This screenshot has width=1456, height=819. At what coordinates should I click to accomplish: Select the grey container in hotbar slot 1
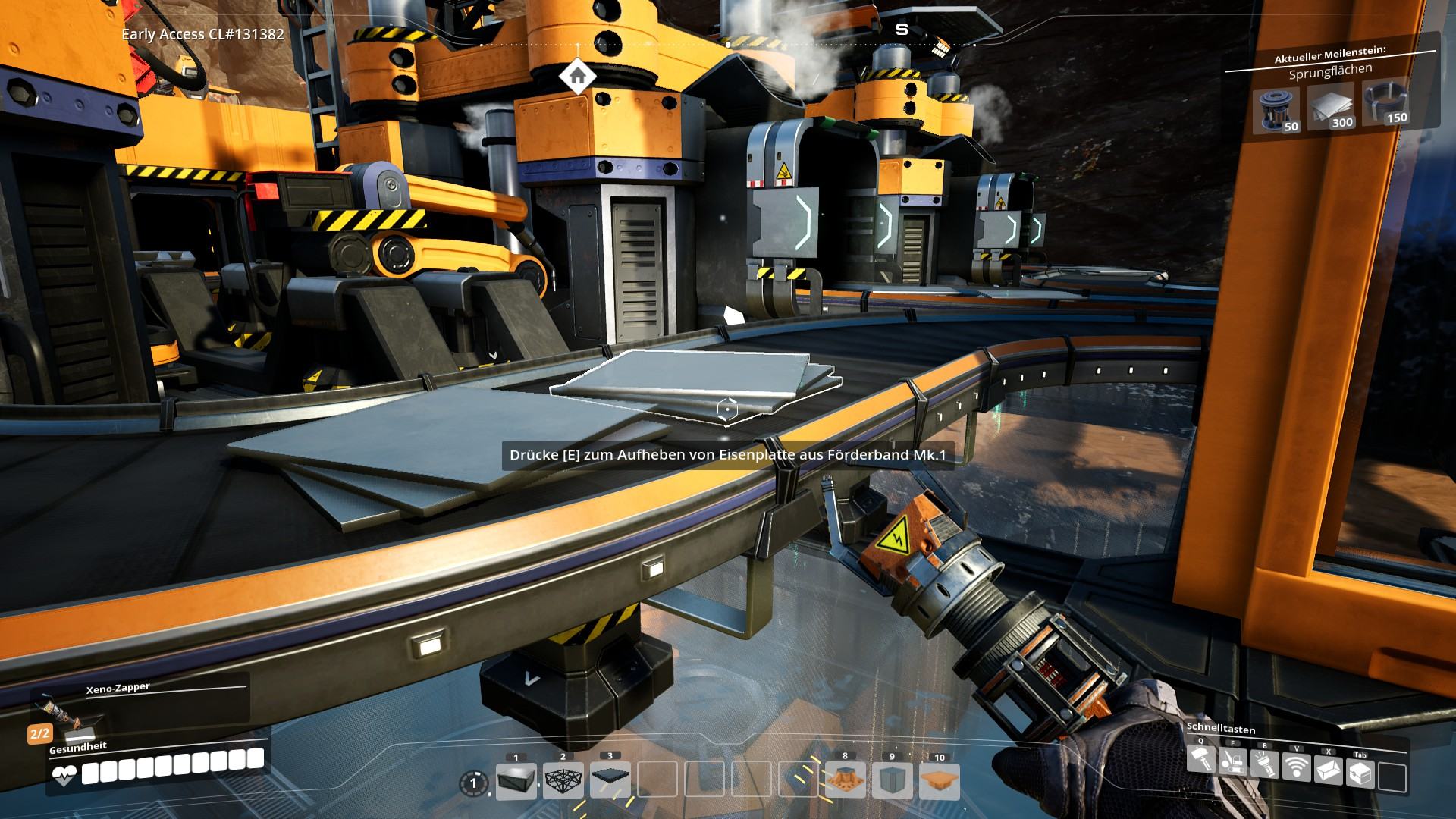pyautogui.click(x=516, y=781)
